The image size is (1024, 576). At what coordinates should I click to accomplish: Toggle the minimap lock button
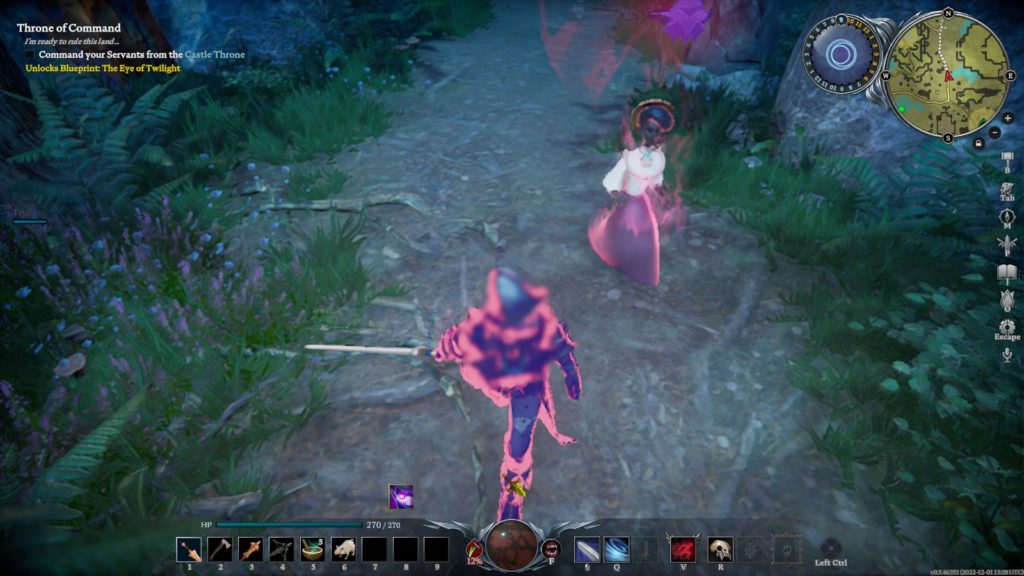[978, 143]
